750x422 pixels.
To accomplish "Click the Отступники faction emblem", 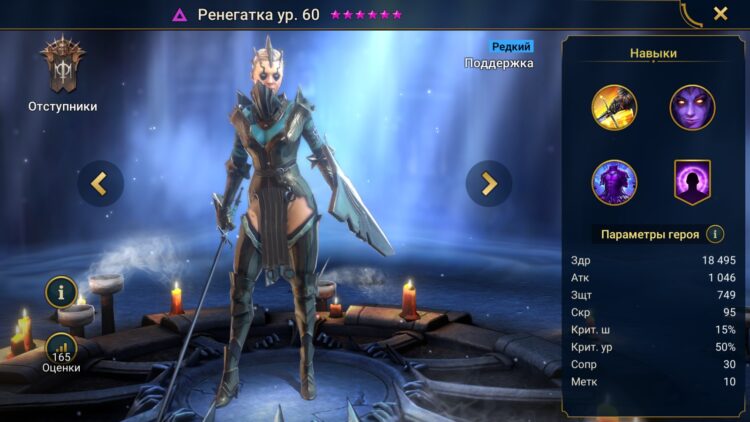I will click(62, 66).
